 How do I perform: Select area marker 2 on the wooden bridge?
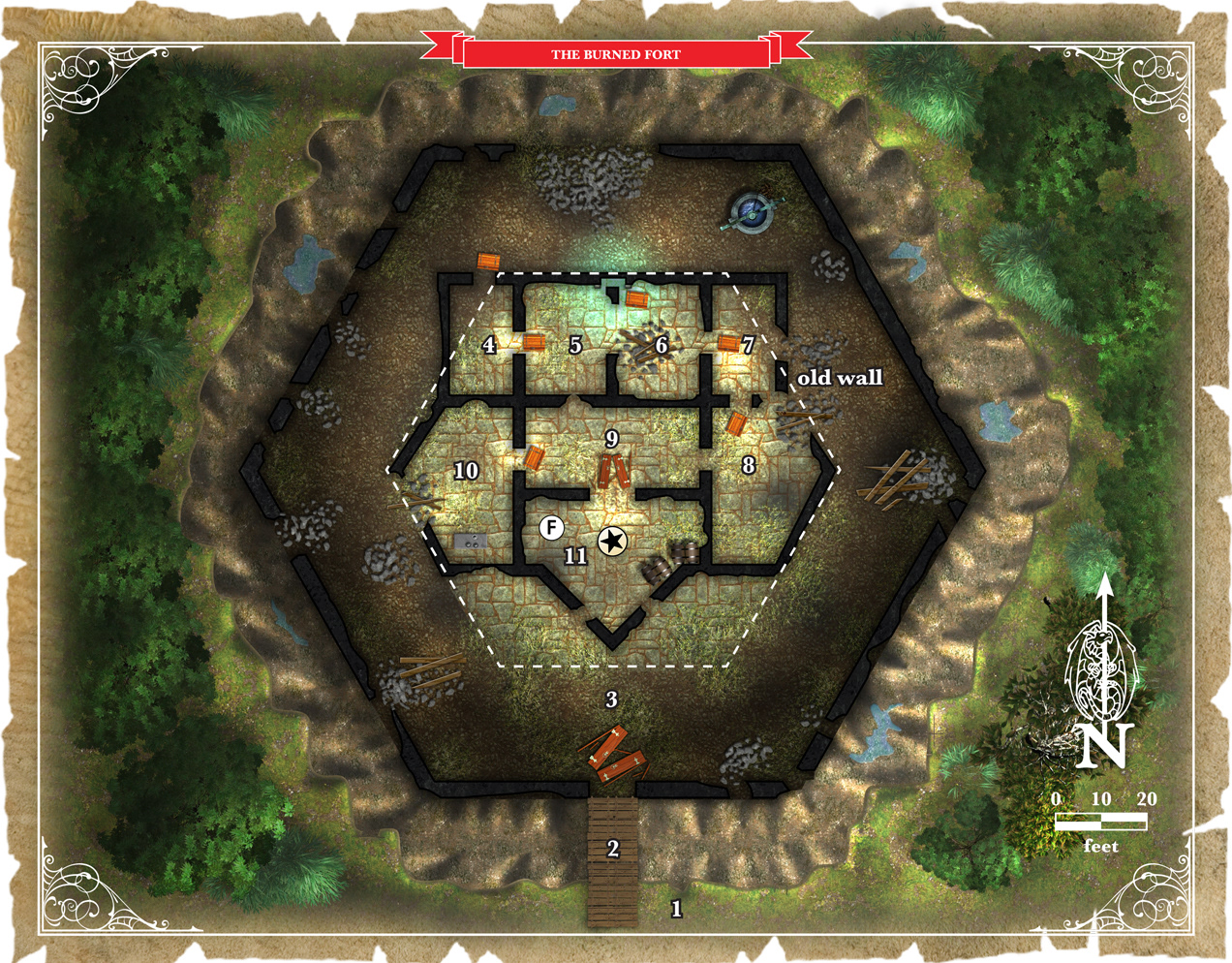point(612,849)
